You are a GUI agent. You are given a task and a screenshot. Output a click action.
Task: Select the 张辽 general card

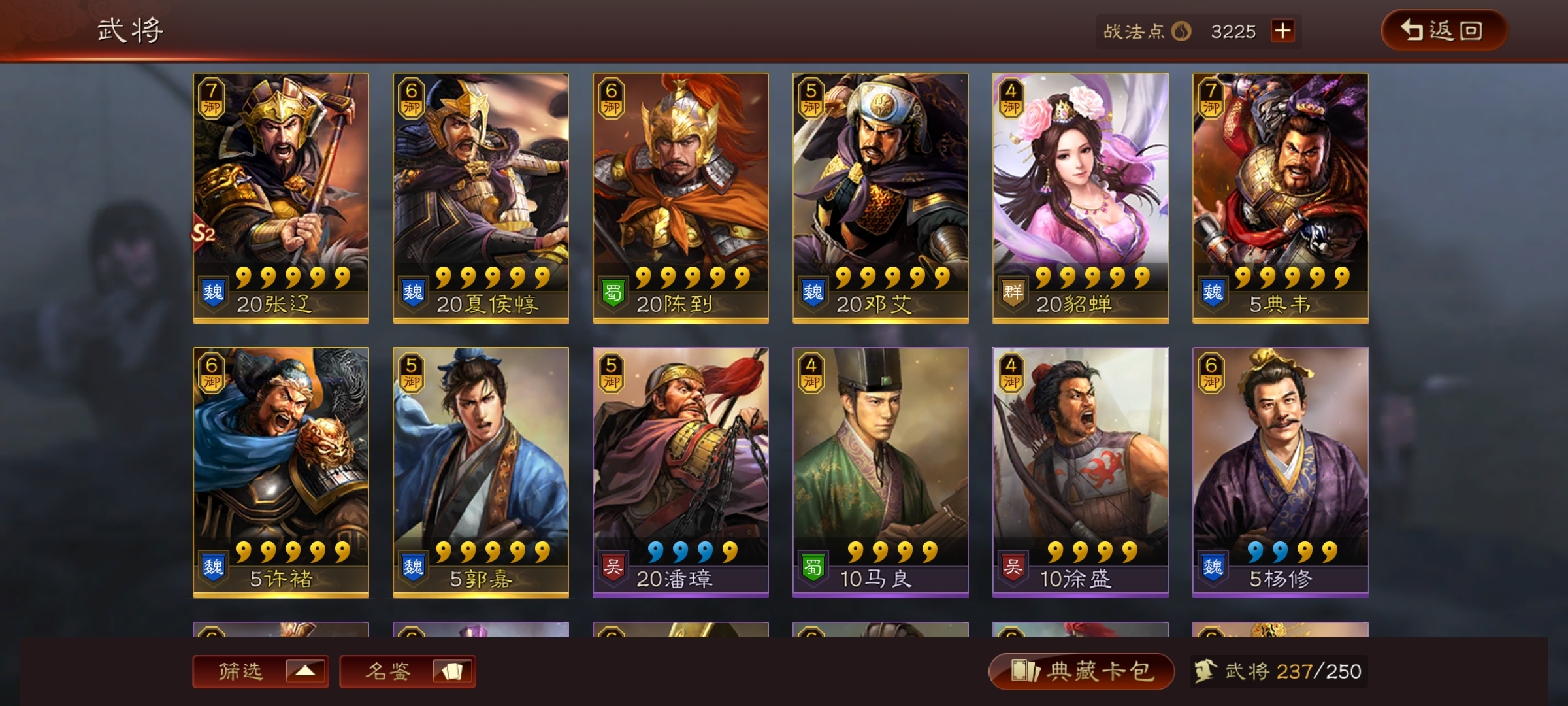click(281, 197)
